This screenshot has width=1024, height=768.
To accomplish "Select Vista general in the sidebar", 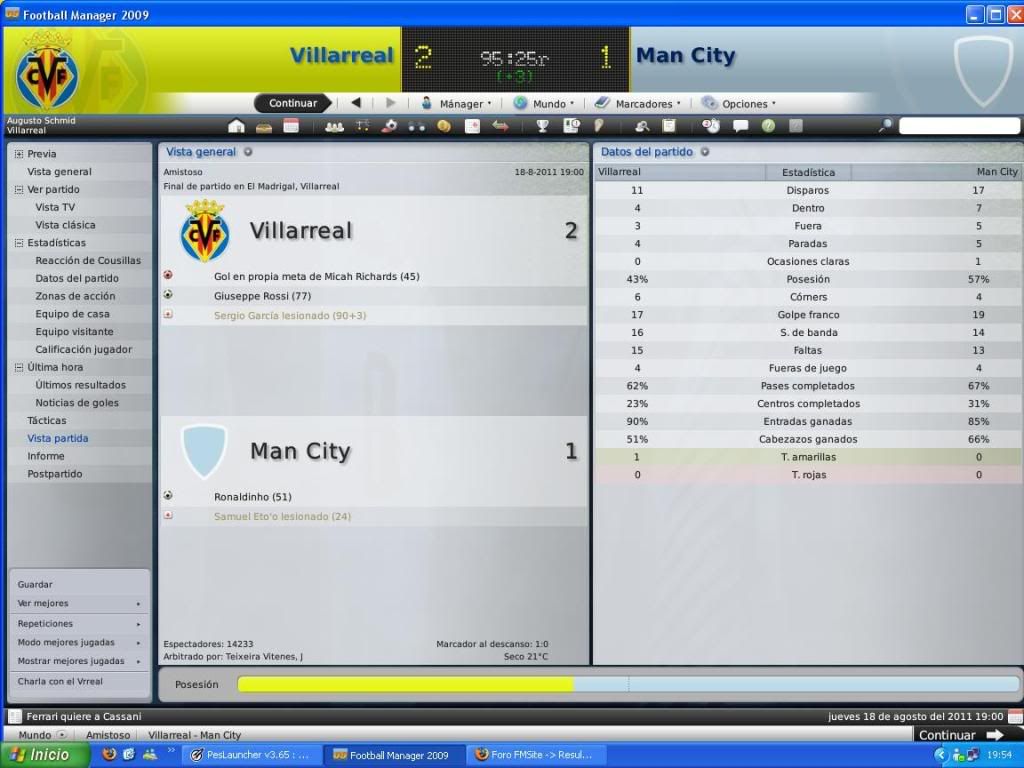I will point(59,171).
